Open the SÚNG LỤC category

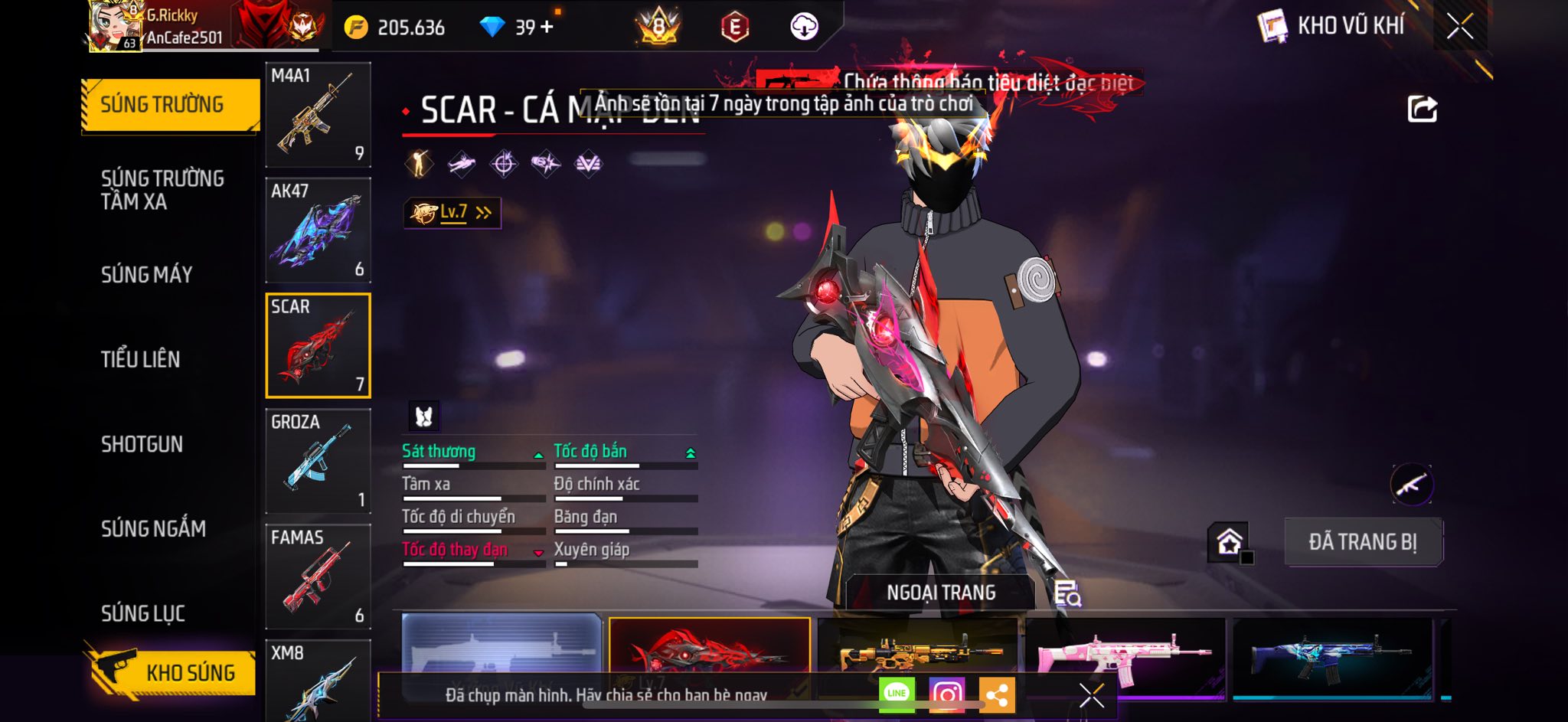click(x=143, y=613)
